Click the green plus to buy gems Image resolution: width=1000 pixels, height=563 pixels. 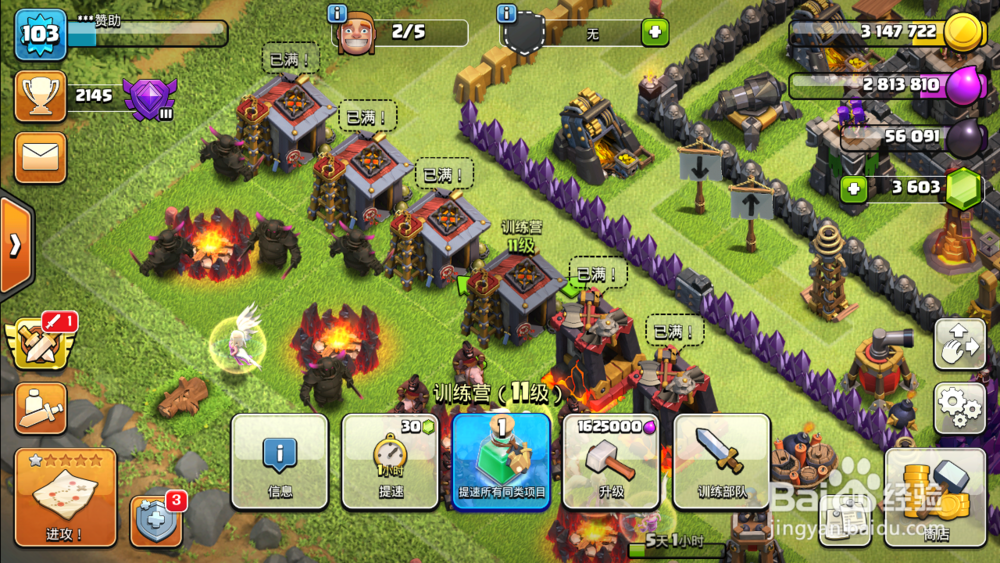coord(853,187)
